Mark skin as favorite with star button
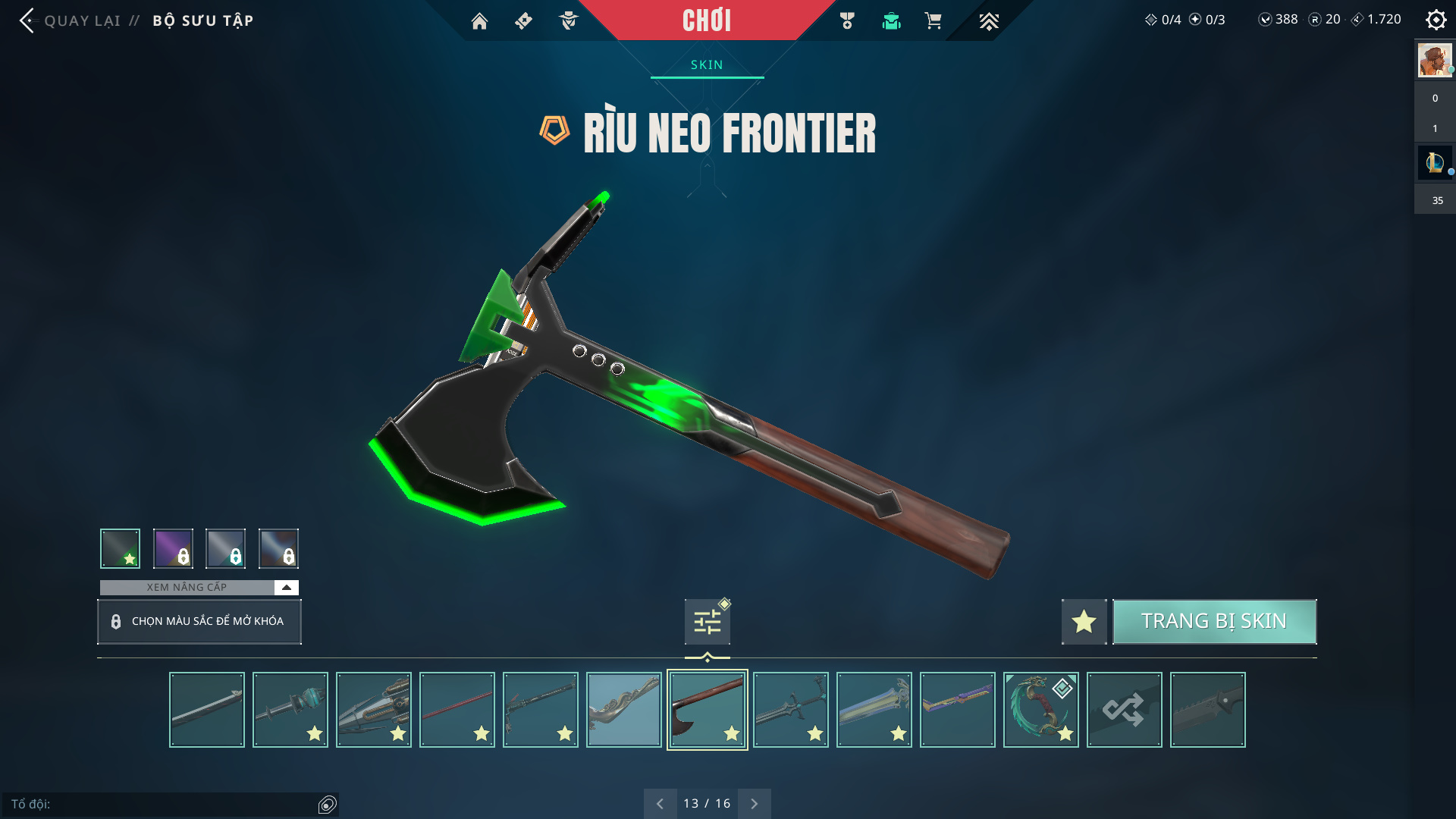The height and width of the screenshot is (819, 1456). [x=1084, y=622]
